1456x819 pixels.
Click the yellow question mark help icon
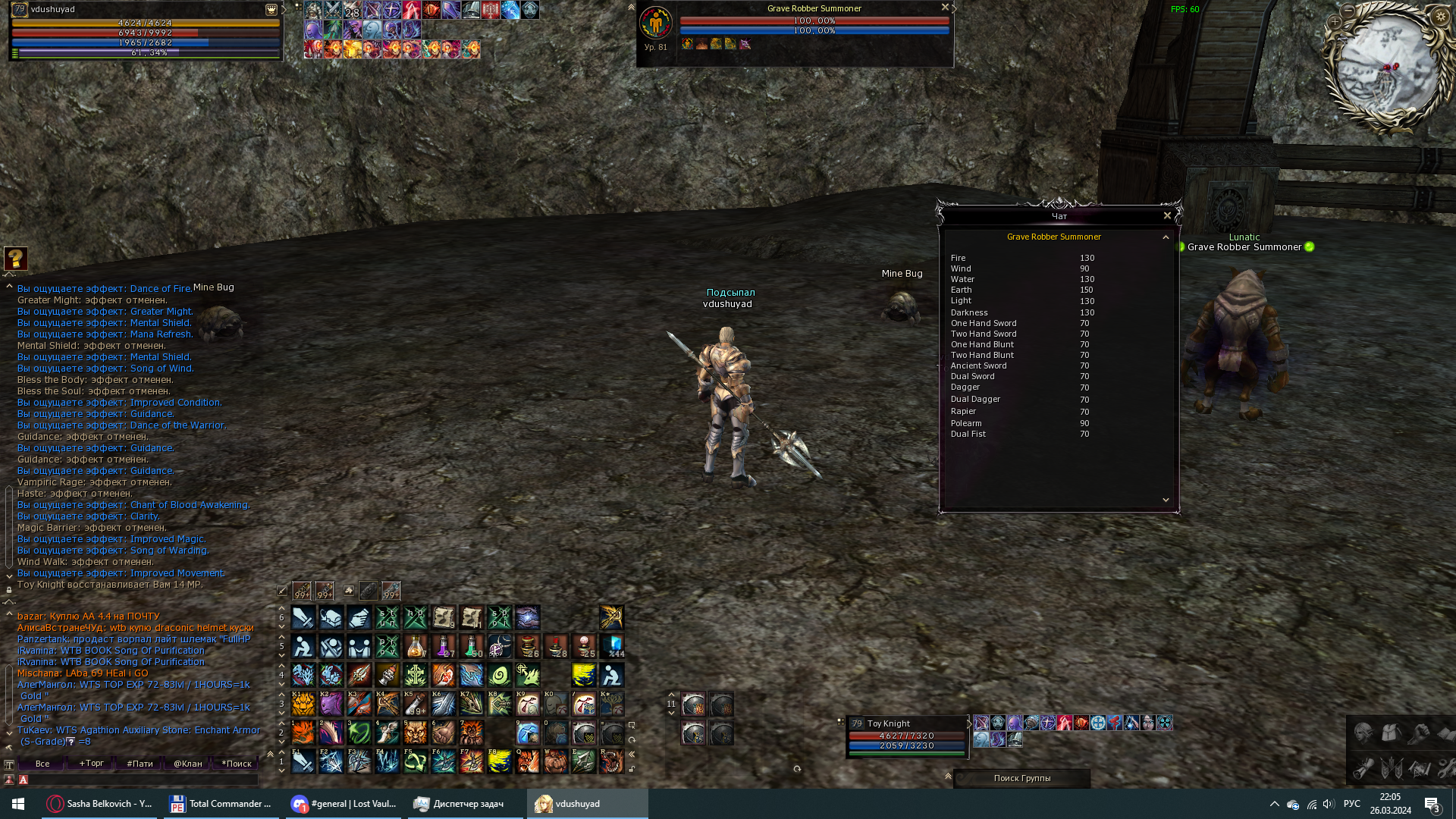click(x=16, y=259)
